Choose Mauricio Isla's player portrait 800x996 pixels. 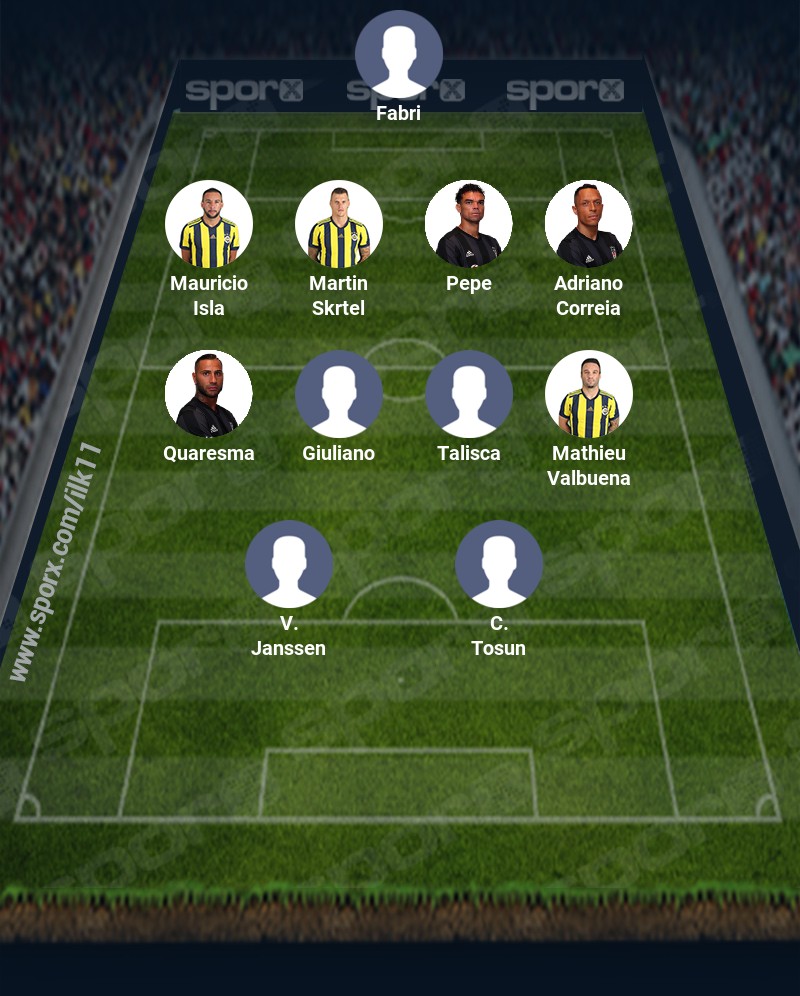pos(209,224)
